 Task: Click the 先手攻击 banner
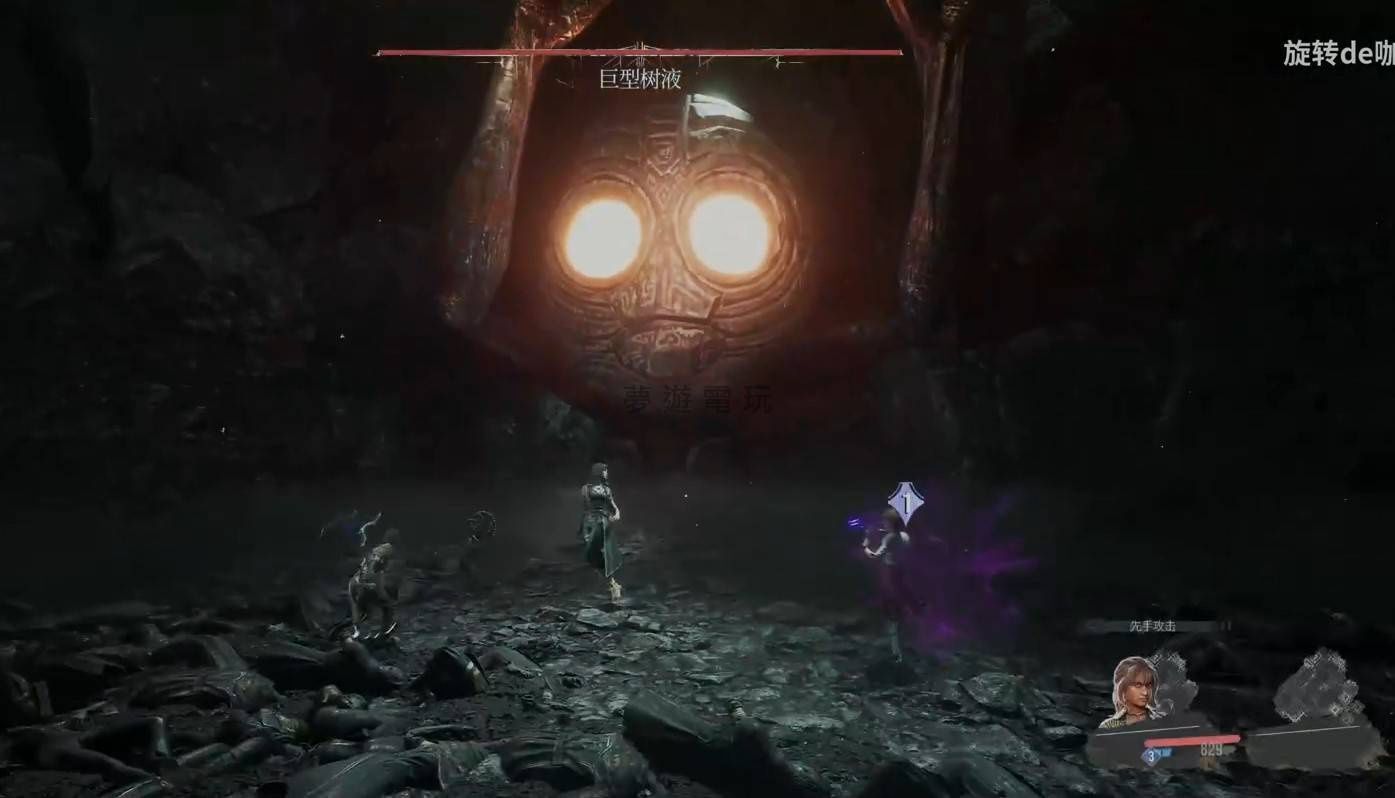[x=1153, y=626]
